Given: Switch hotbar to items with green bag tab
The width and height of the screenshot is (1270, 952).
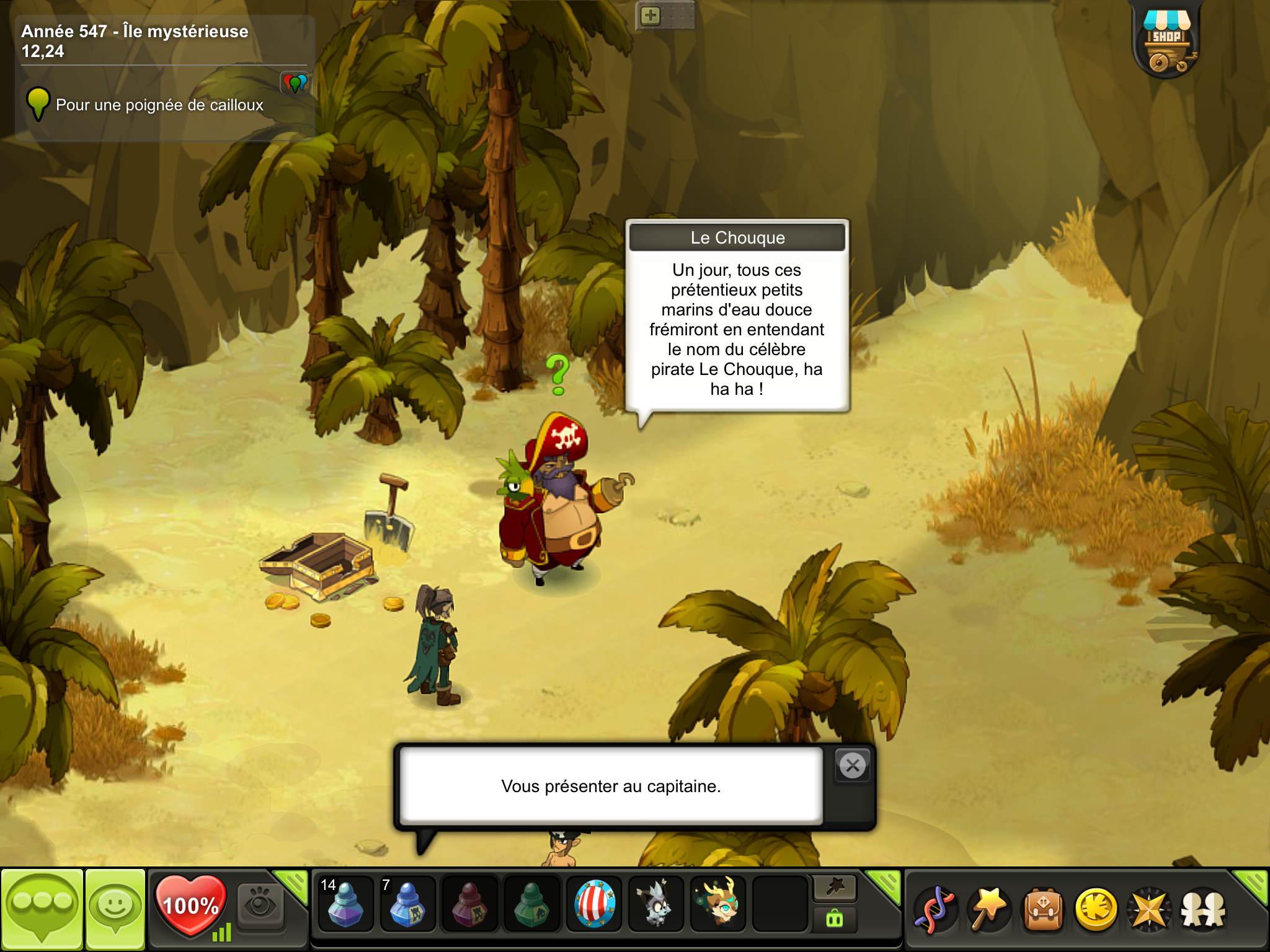Looking at the screenshot, I should (835, 919).
